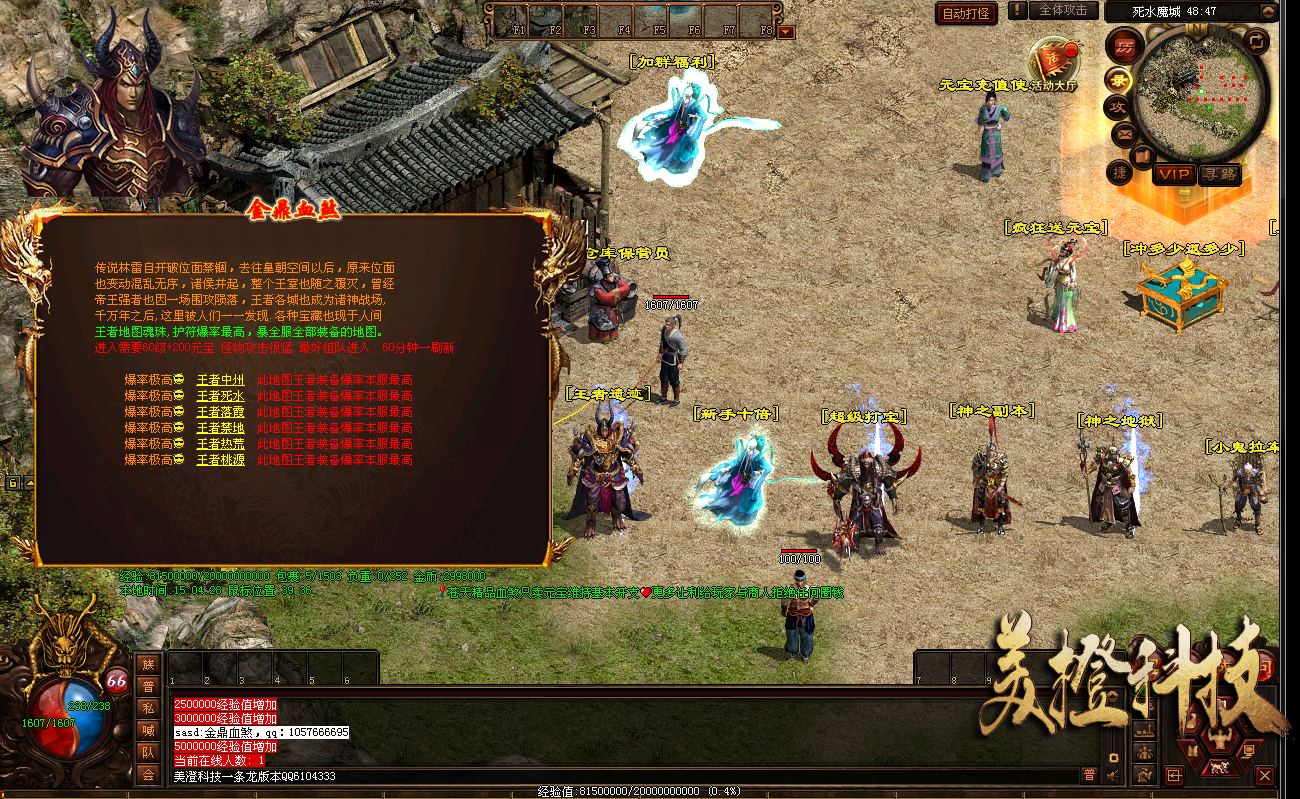Screen dimensions: 1300x799
Task: Click the VIP button under the minimap
Action: pyautogui.click(x=1176, y=174)
